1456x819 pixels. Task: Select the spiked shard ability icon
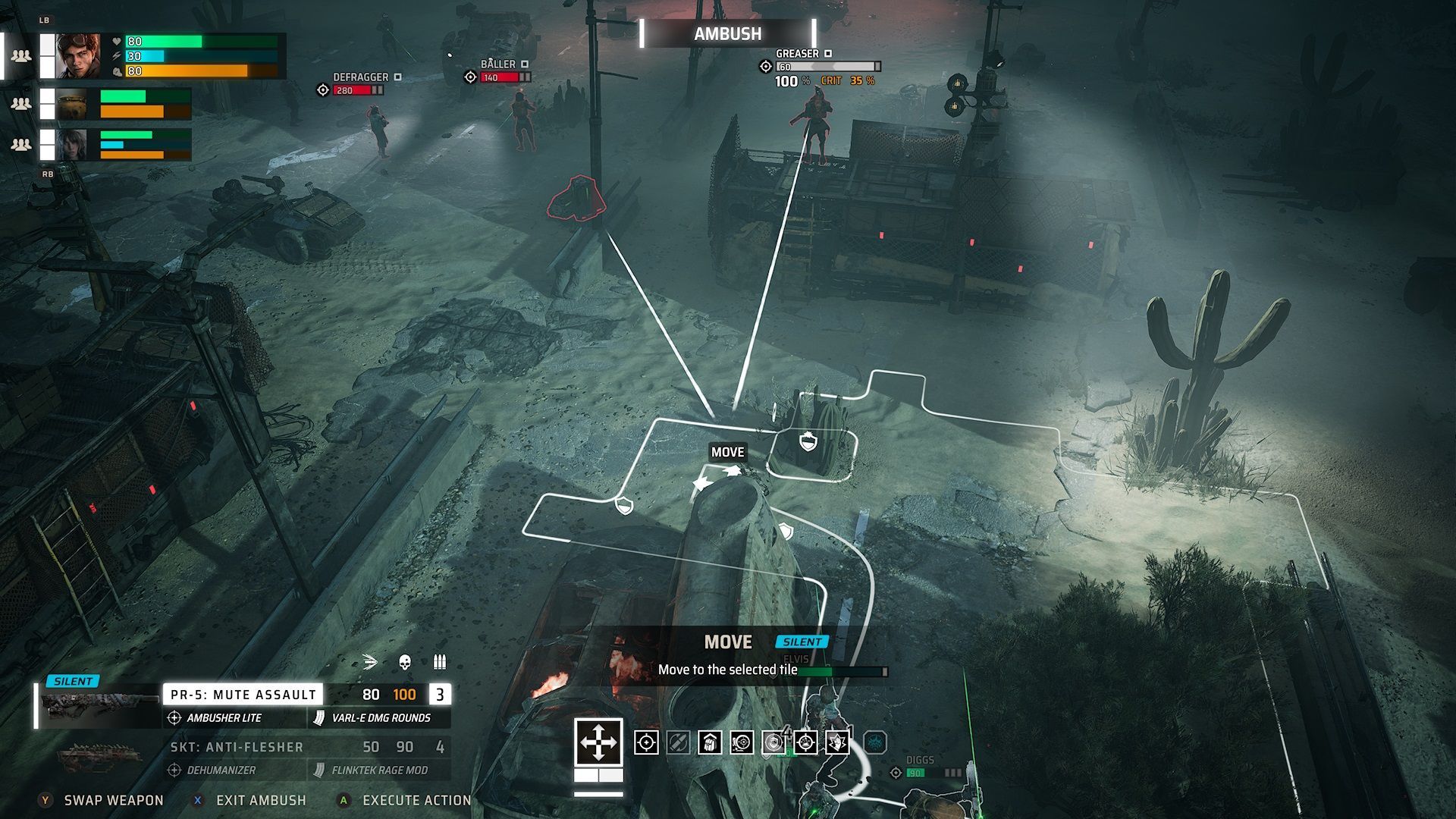837,742
